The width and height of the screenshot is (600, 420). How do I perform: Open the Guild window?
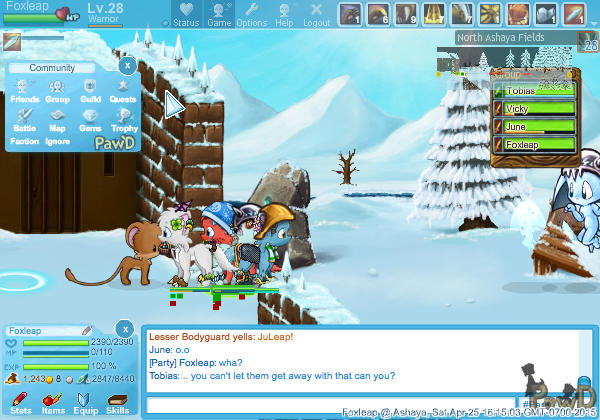90,91
